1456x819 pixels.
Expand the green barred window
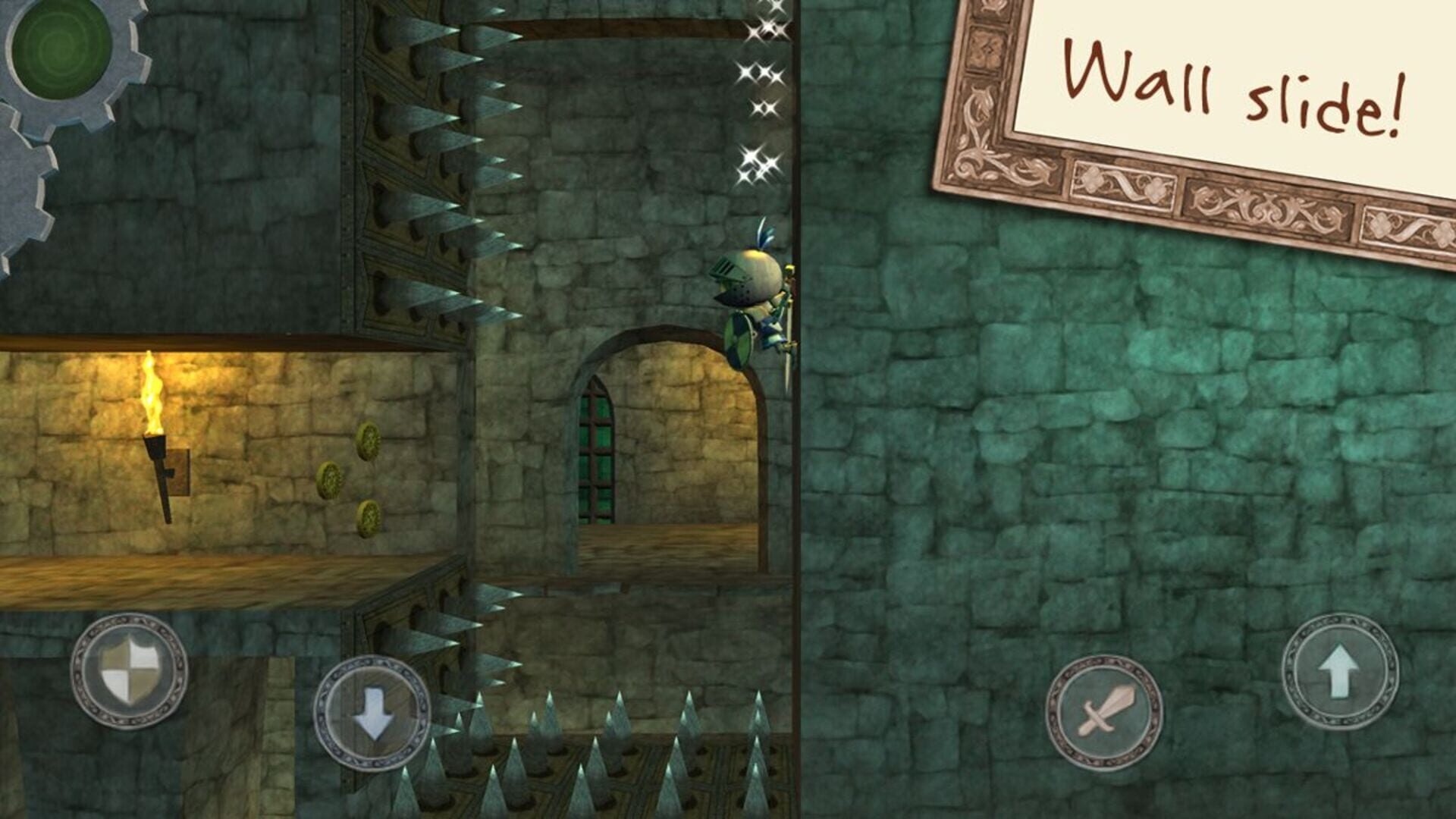pos(595,455)
